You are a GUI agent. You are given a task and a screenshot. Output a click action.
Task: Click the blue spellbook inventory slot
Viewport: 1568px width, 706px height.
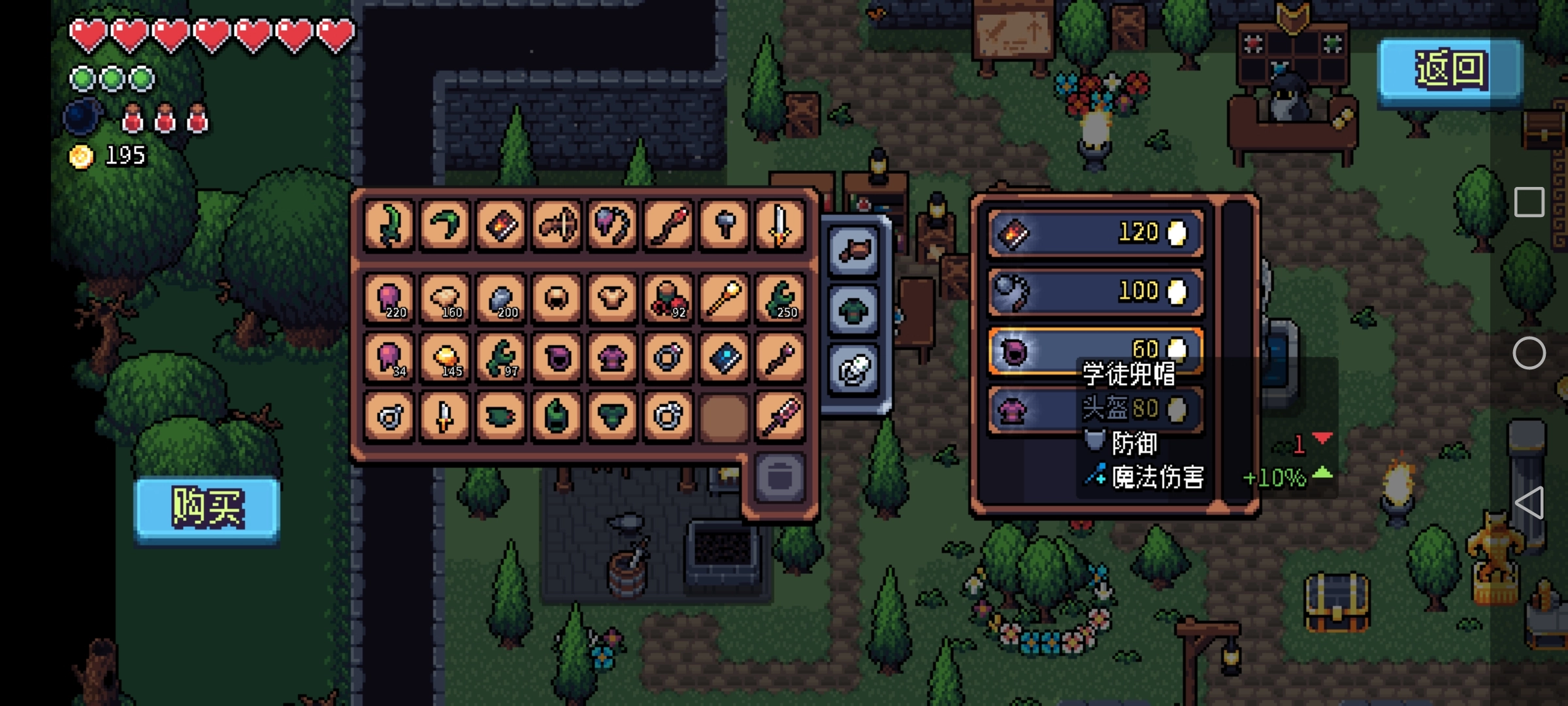click(724, 357)
